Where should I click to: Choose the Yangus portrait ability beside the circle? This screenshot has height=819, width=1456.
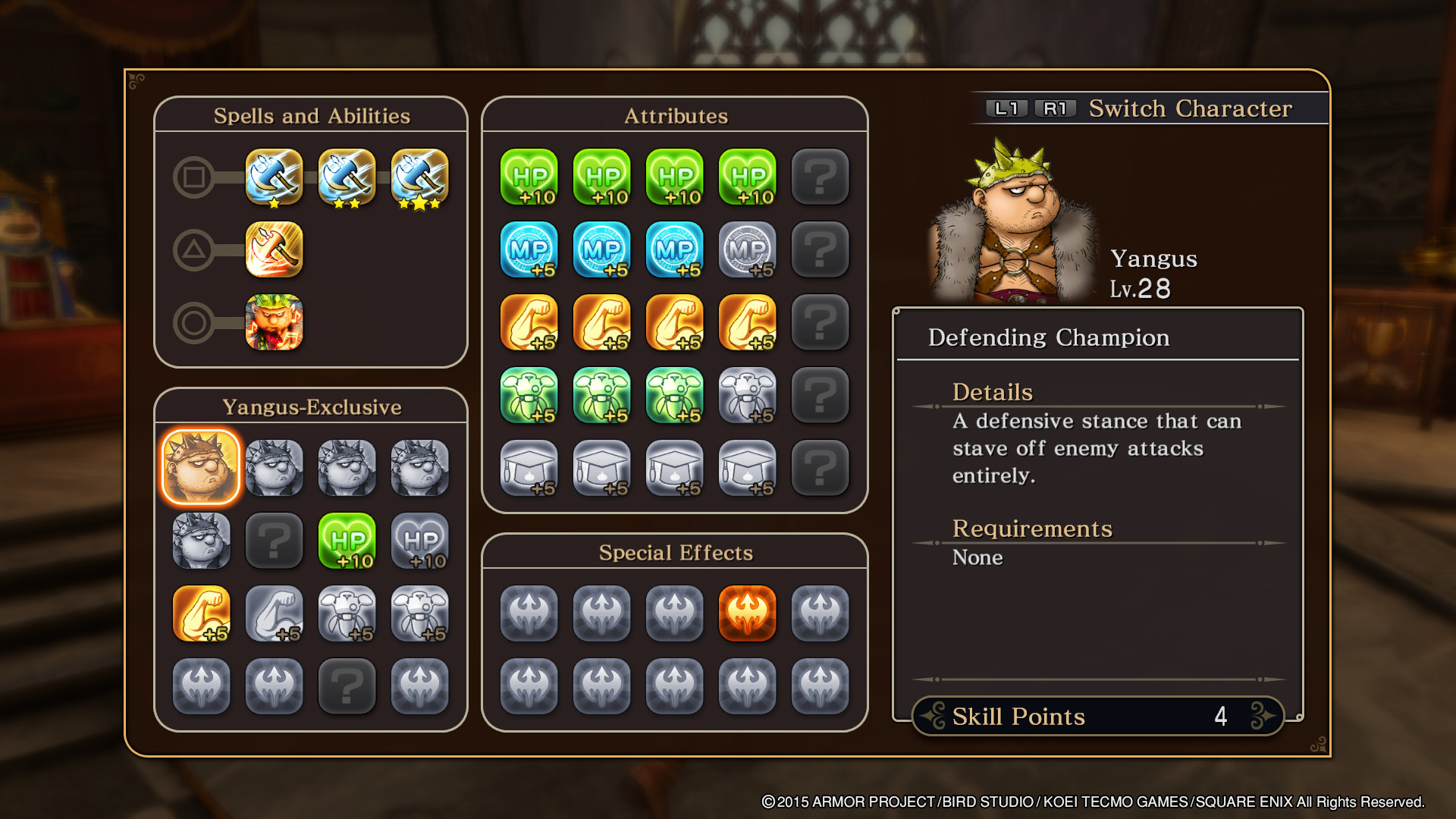(x=274, y=322)
